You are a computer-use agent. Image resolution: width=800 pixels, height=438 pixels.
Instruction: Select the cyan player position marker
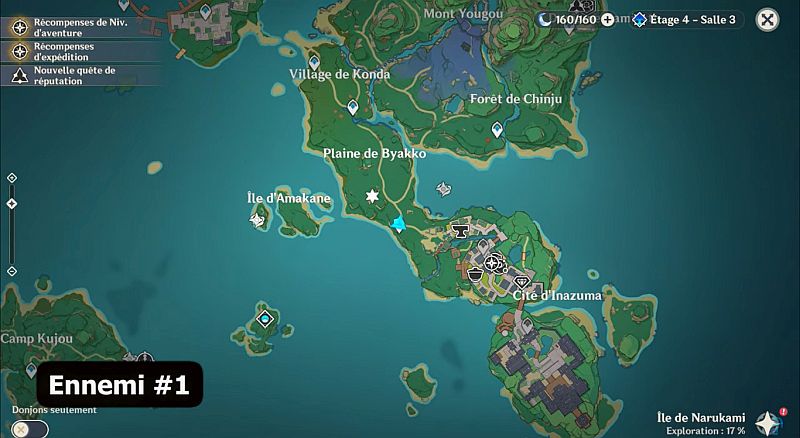tap(399, 224)
